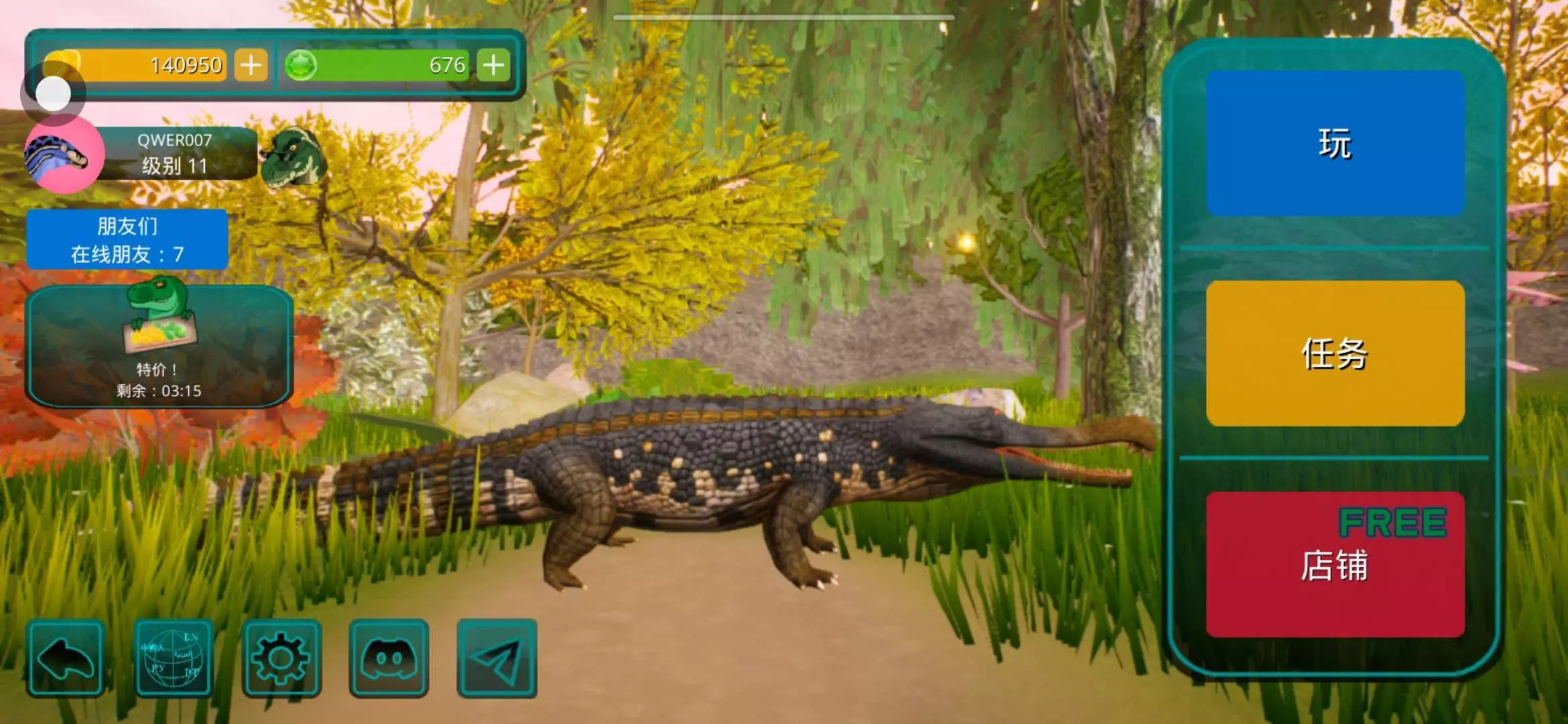This screenshot has height=724, width=1568.
Task: Go back with the arrow button
Action: [x=66, y=658]
